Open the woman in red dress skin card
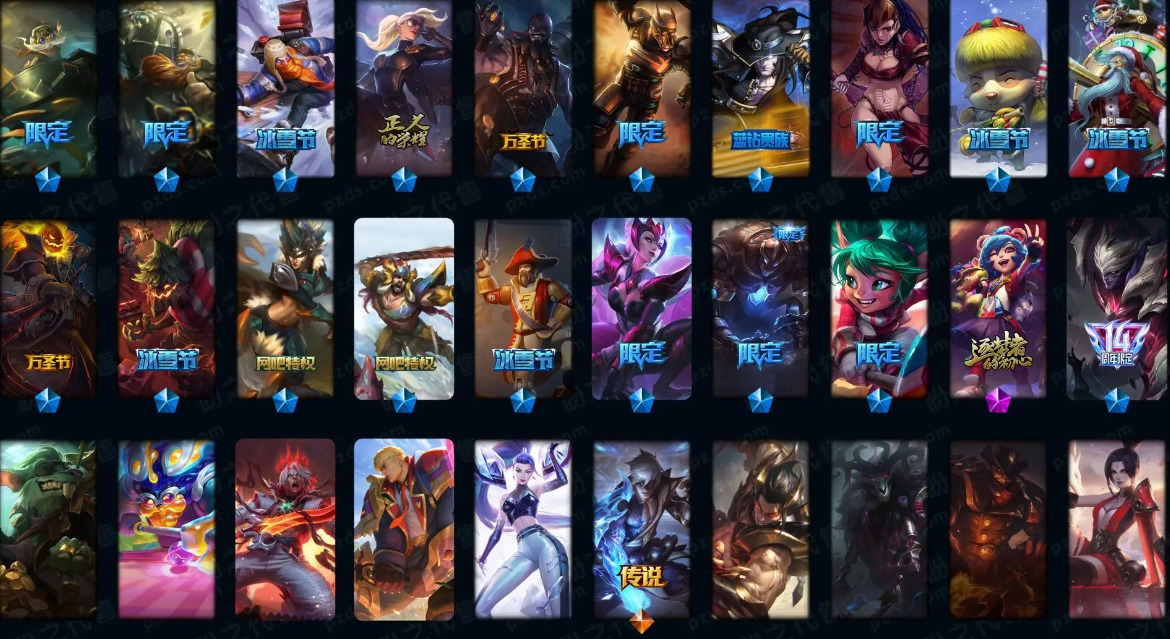 [1116, 528]
